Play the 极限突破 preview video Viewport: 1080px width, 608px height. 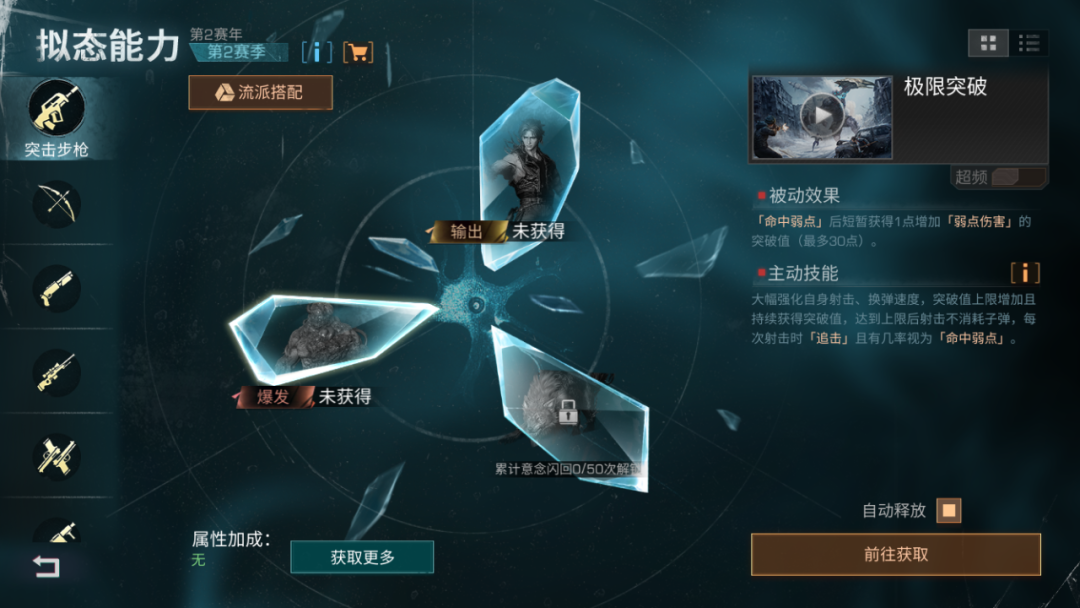click(x=822, y=117)
